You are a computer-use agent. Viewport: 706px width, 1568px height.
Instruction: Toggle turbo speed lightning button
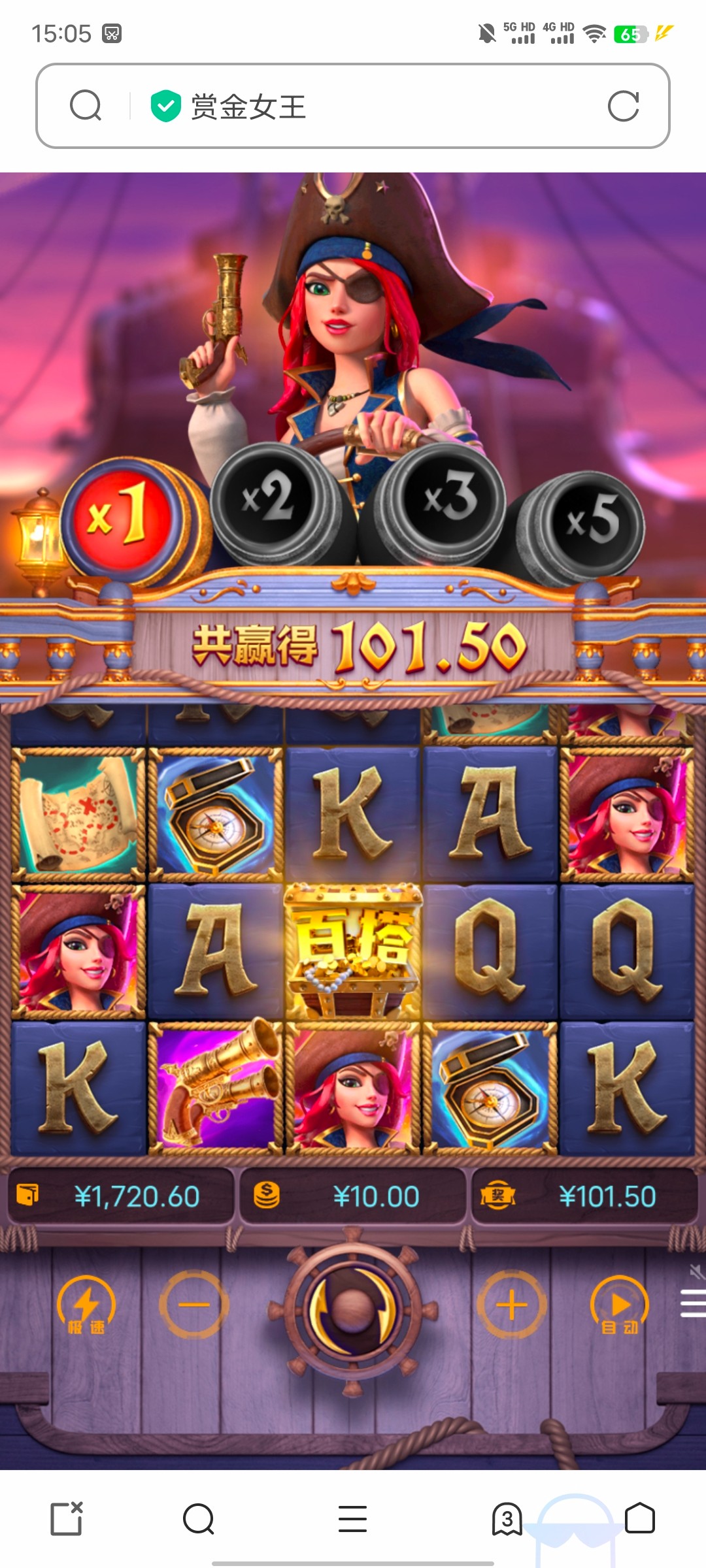[86, 1305]
